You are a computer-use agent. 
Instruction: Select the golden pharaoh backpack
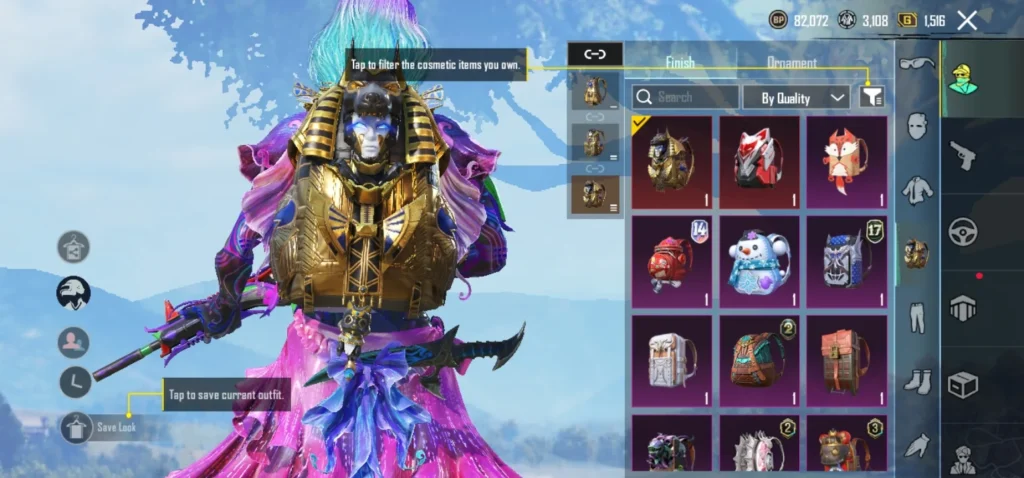(x=671, y=161)
